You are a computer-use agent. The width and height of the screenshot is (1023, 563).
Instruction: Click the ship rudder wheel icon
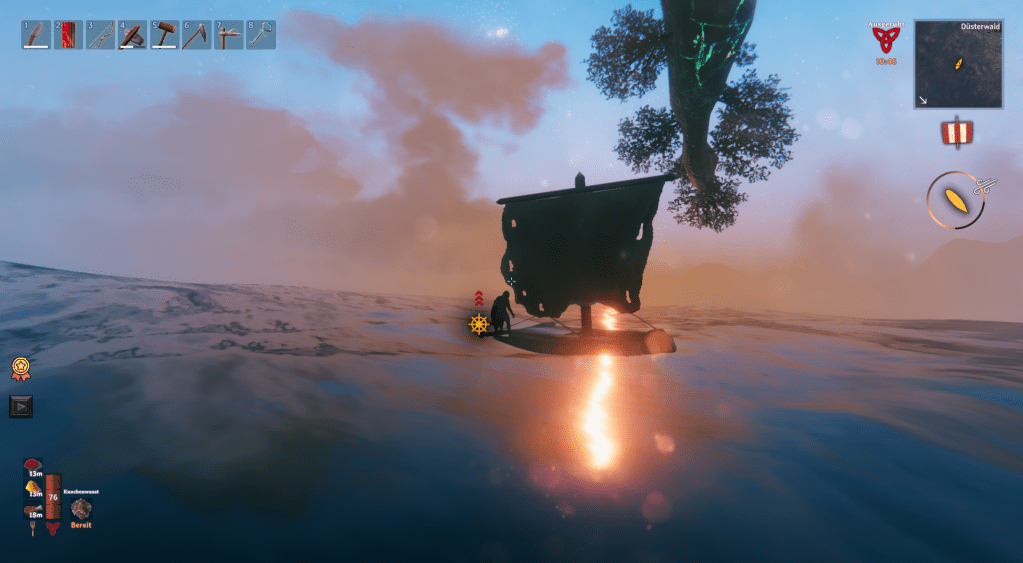tap(478, 324)
